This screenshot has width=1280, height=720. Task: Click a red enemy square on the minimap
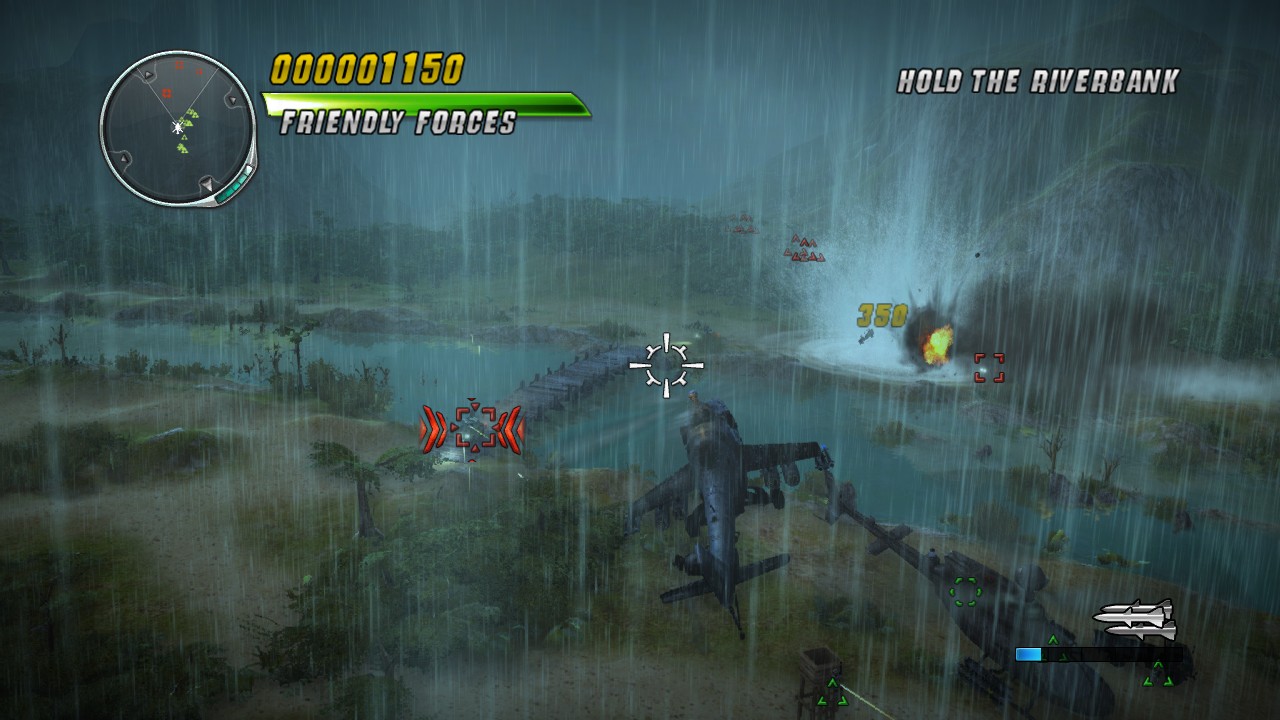point(166,92)
